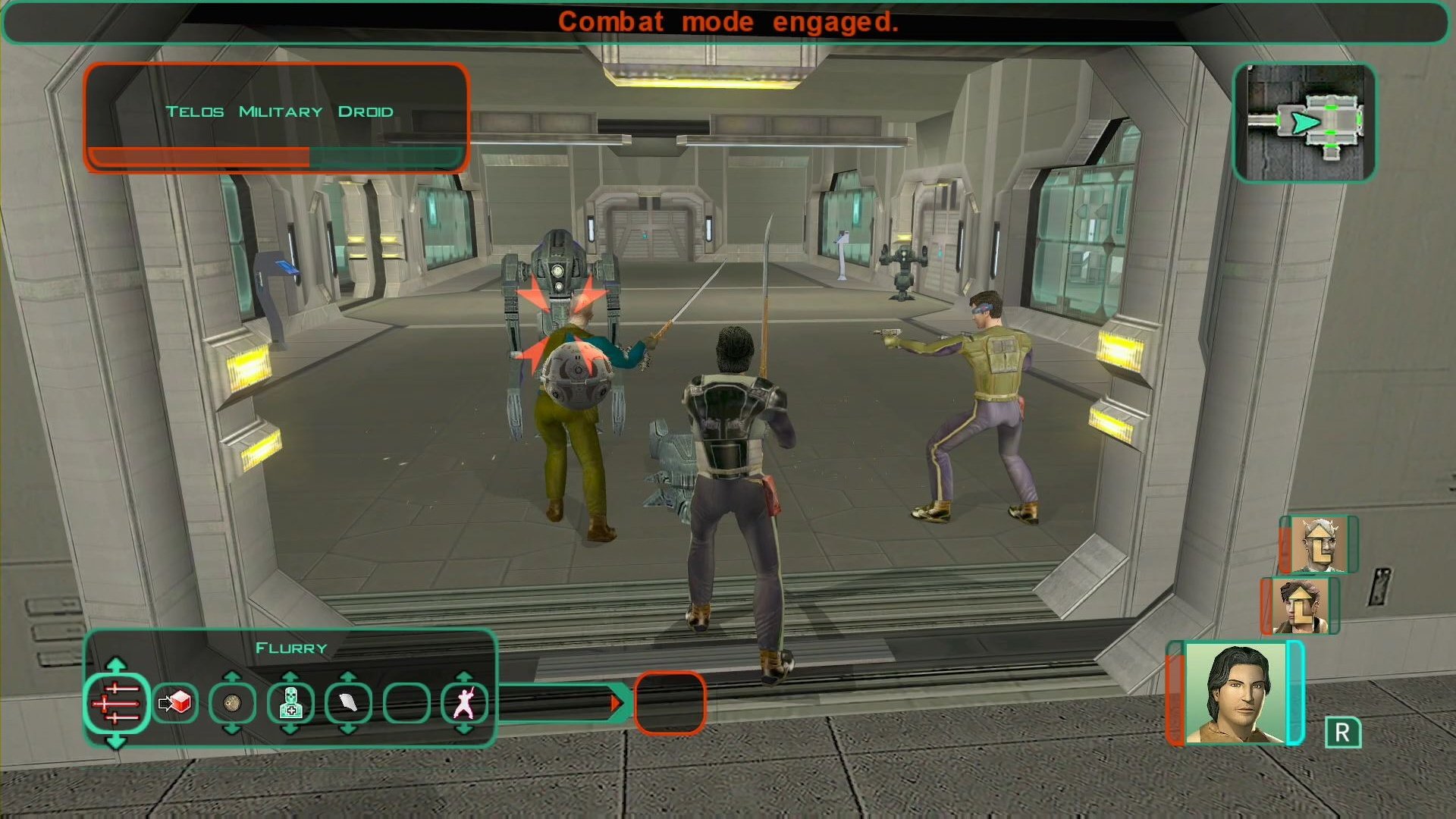The image size is (1456, 819).
Task: Open the main character's large portrait
Action: click(1235, 693)
